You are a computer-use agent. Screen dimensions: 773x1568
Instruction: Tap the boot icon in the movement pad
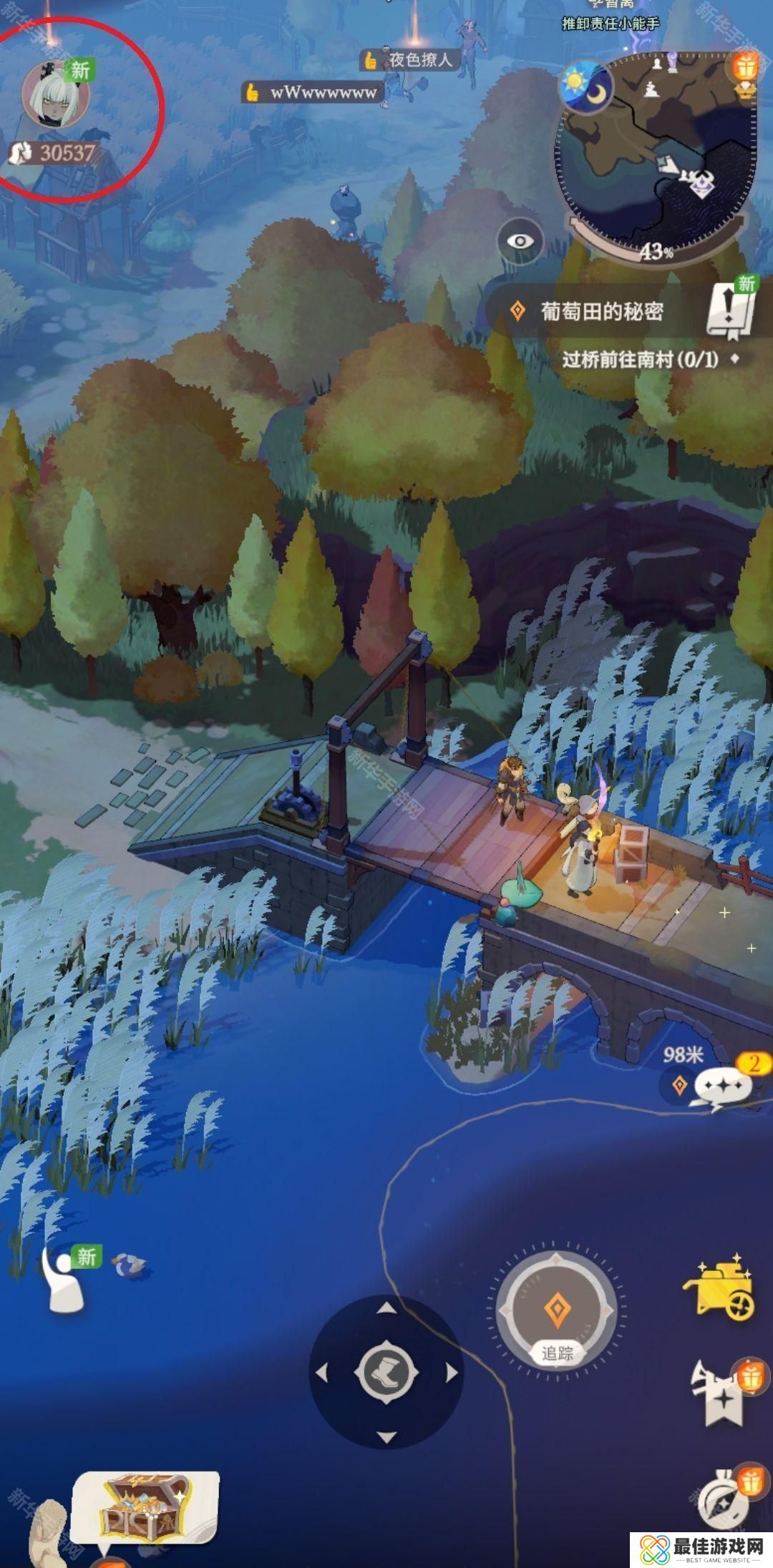tap(386, 1373)
